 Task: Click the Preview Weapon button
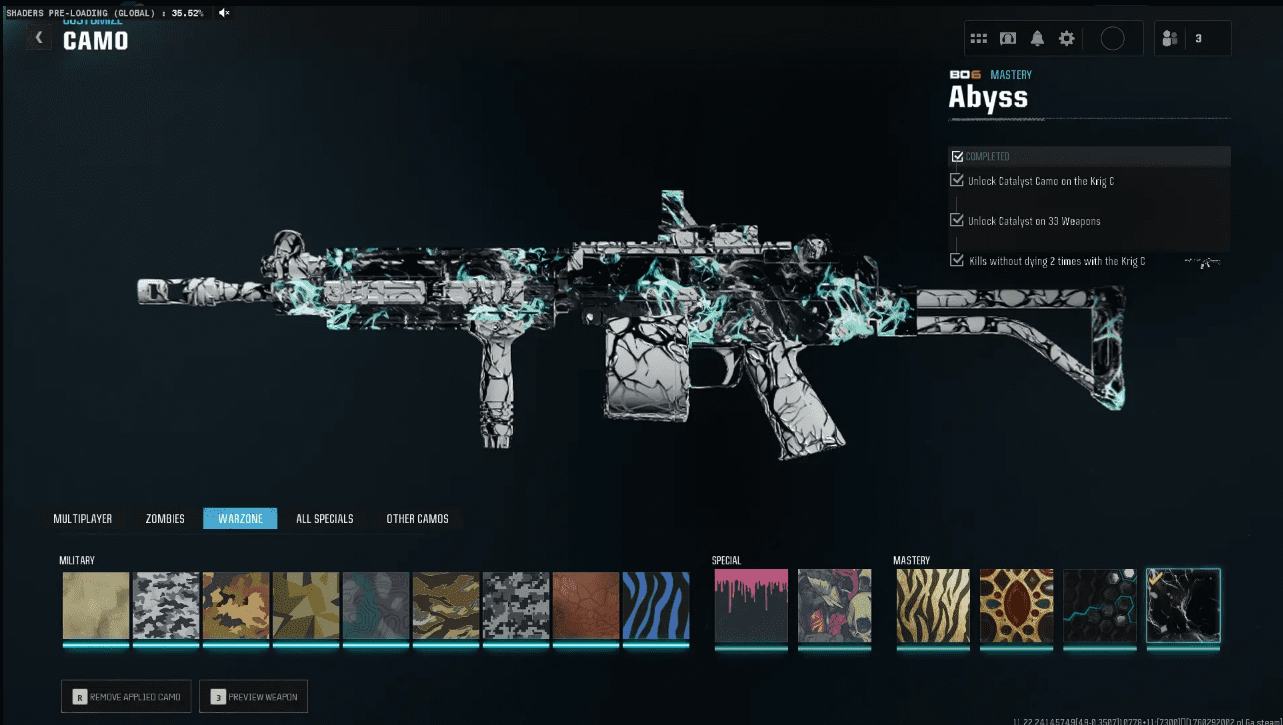[254, 696]
